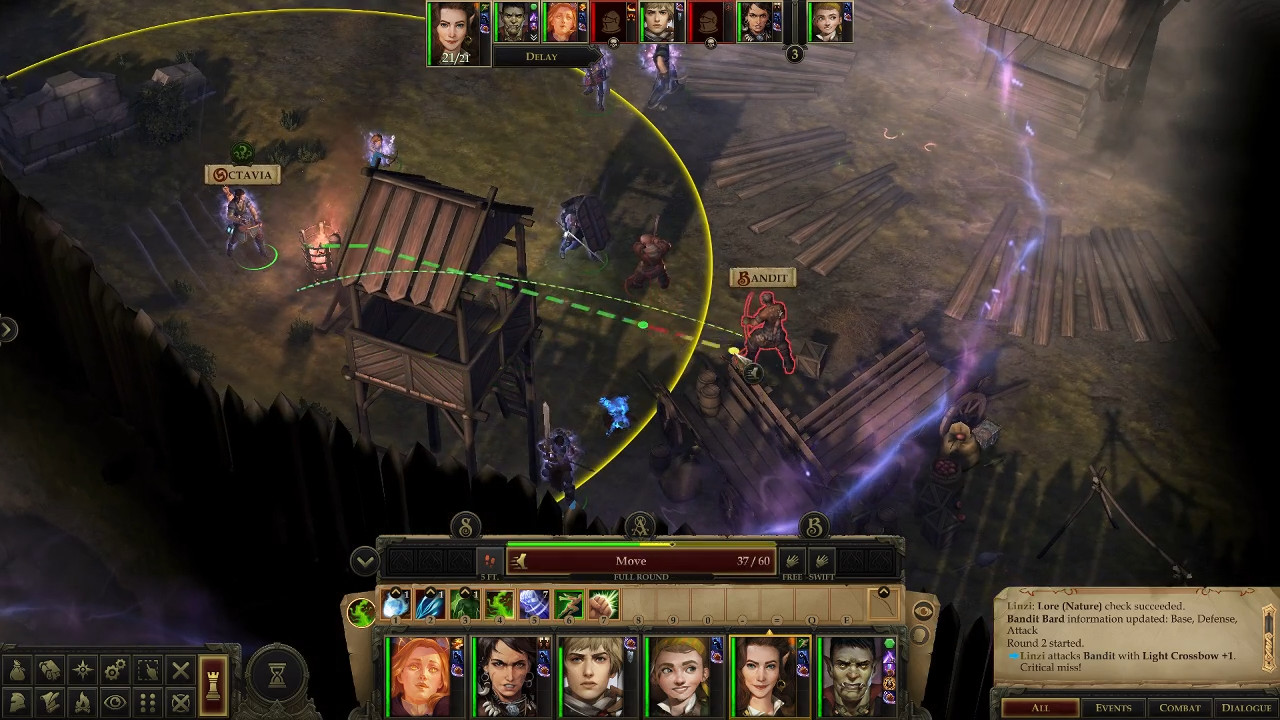Image resolution: width=1280 pixels, height=720 pixels.
Task: Expand the left-edge side panel arrow
Action: coord(8,329)
